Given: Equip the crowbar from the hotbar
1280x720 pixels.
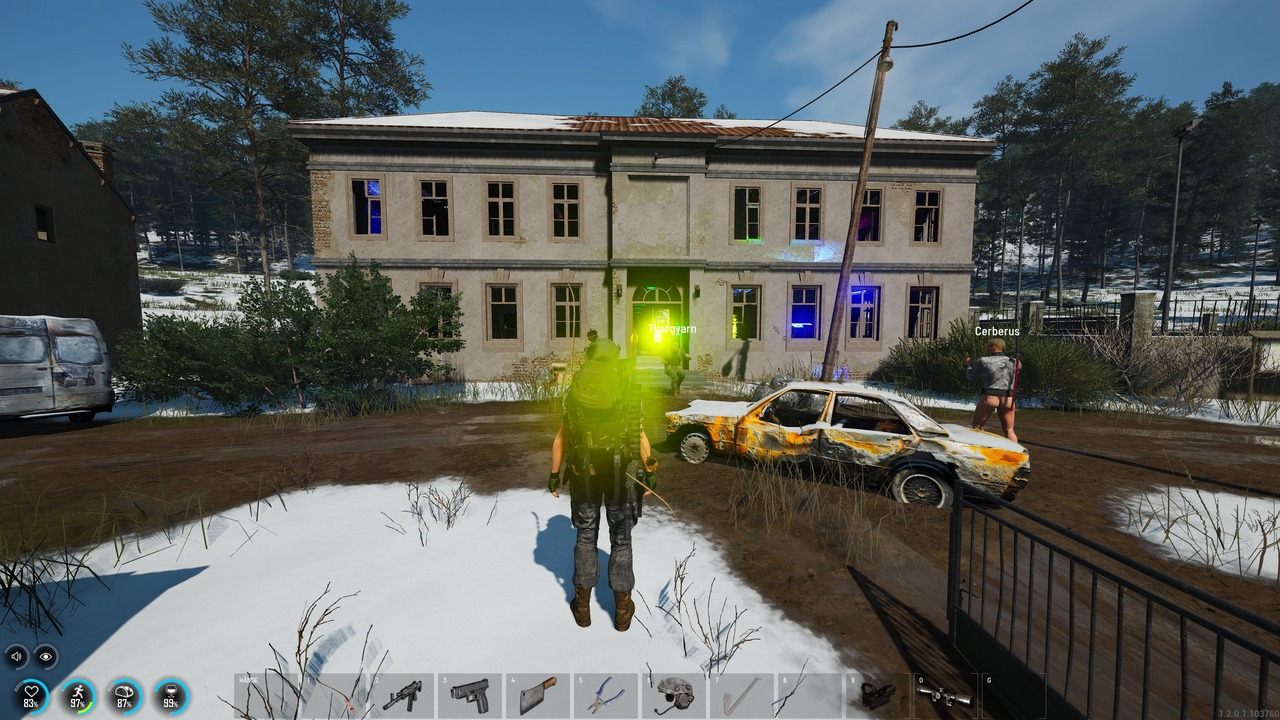Looking at the screenshot, I should pyautogui.click(x=742, y=695).
